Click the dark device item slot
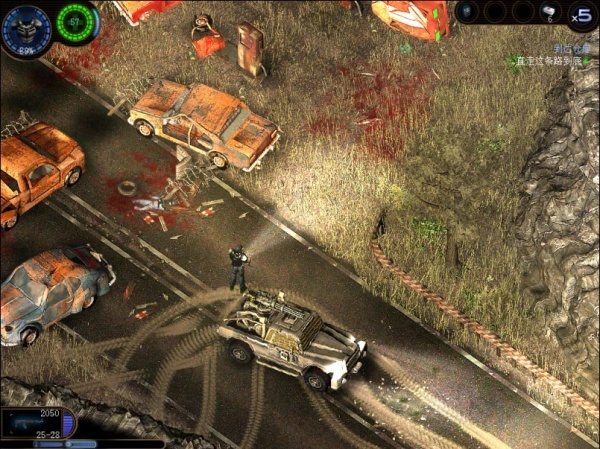600x449 pixels. pyautogui.click(x=468, y=12)
